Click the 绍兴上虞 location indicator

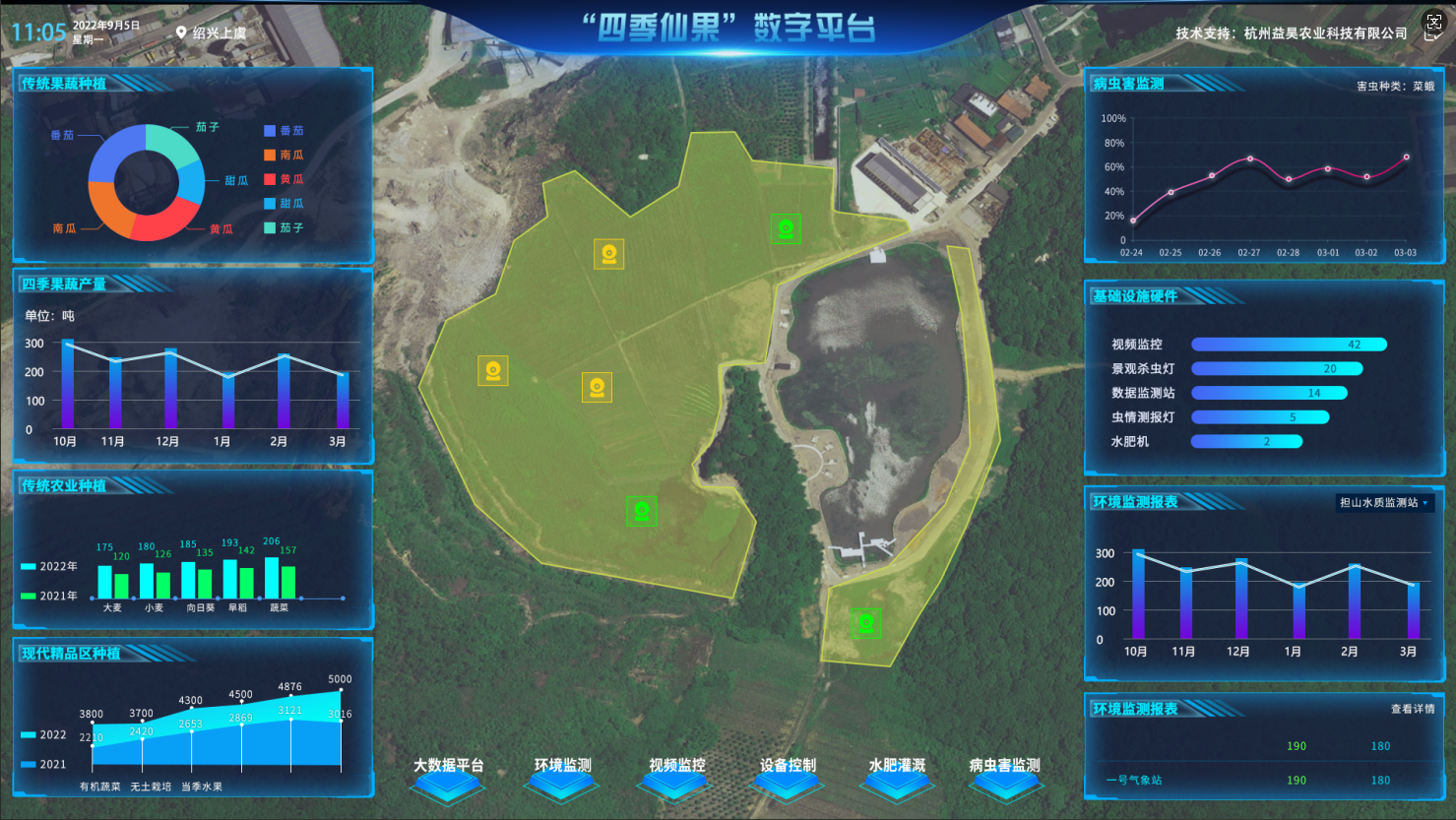(x=211, y=32)
